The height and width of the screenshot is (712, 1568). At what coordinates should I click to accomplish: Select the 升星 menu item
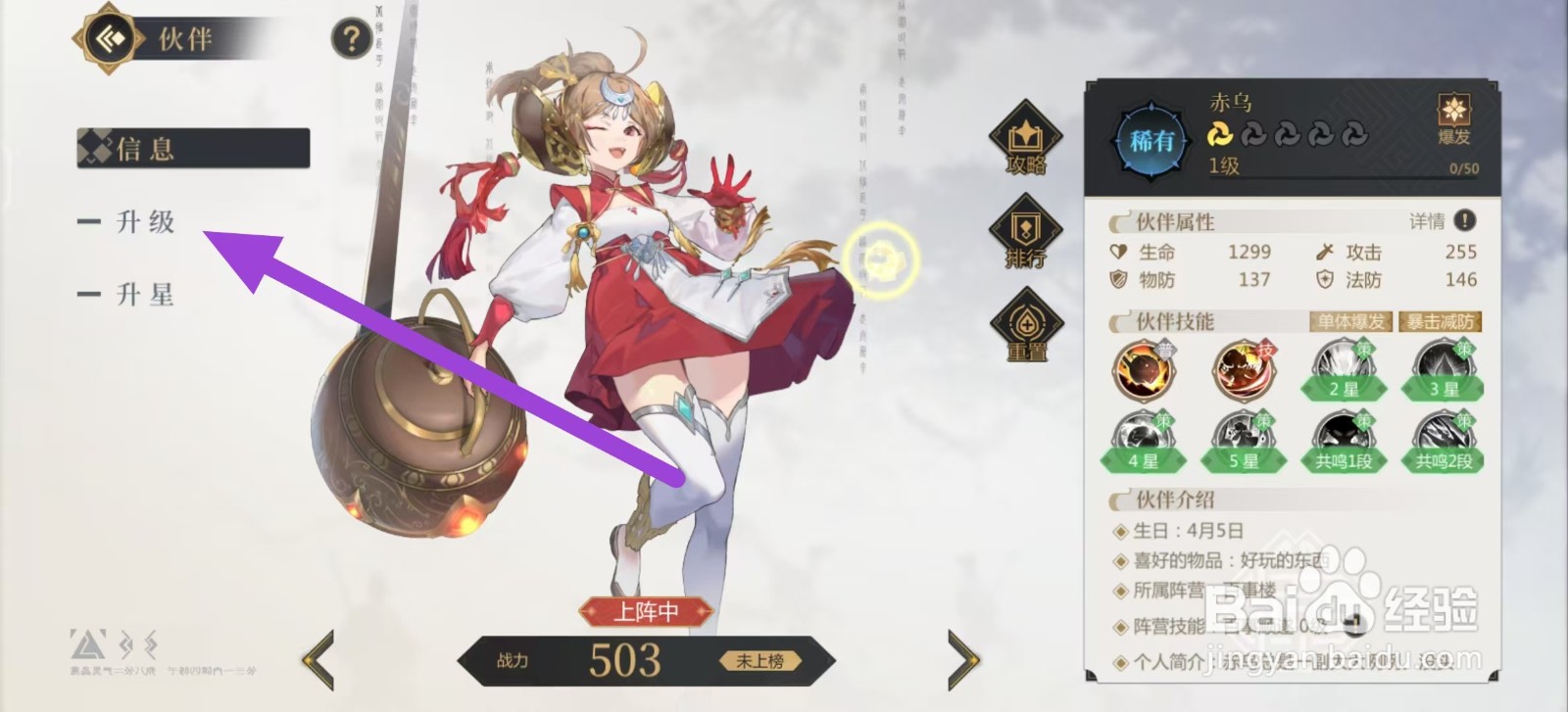147,294
